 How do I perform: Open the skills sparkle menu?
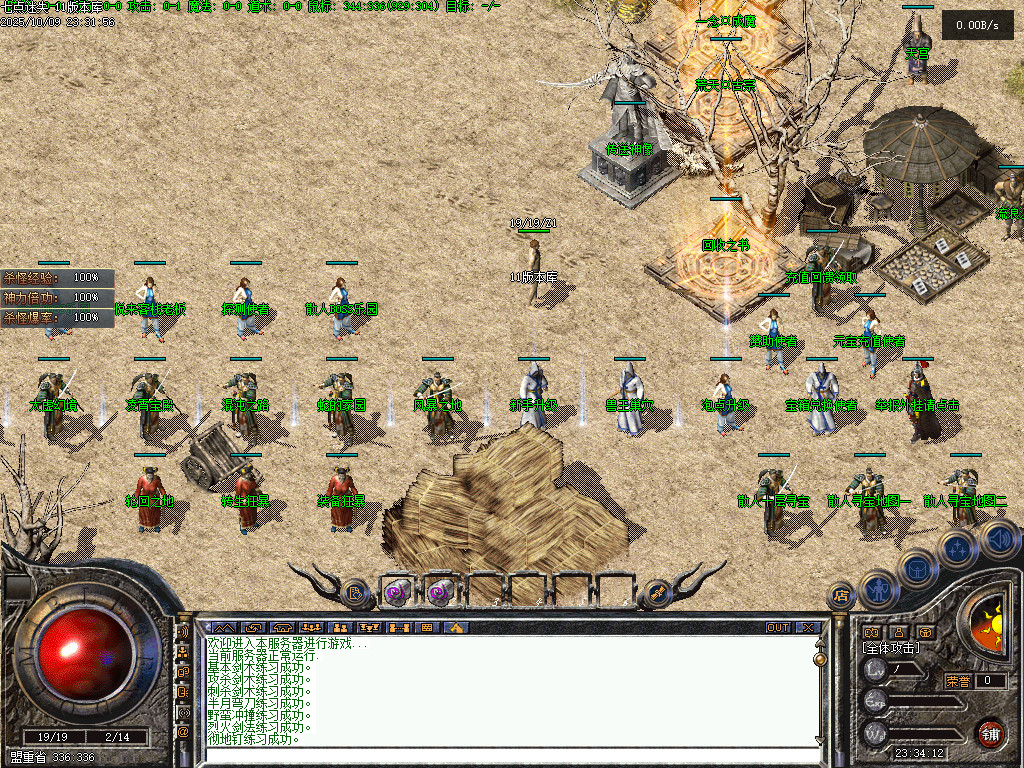pos(957,548)
